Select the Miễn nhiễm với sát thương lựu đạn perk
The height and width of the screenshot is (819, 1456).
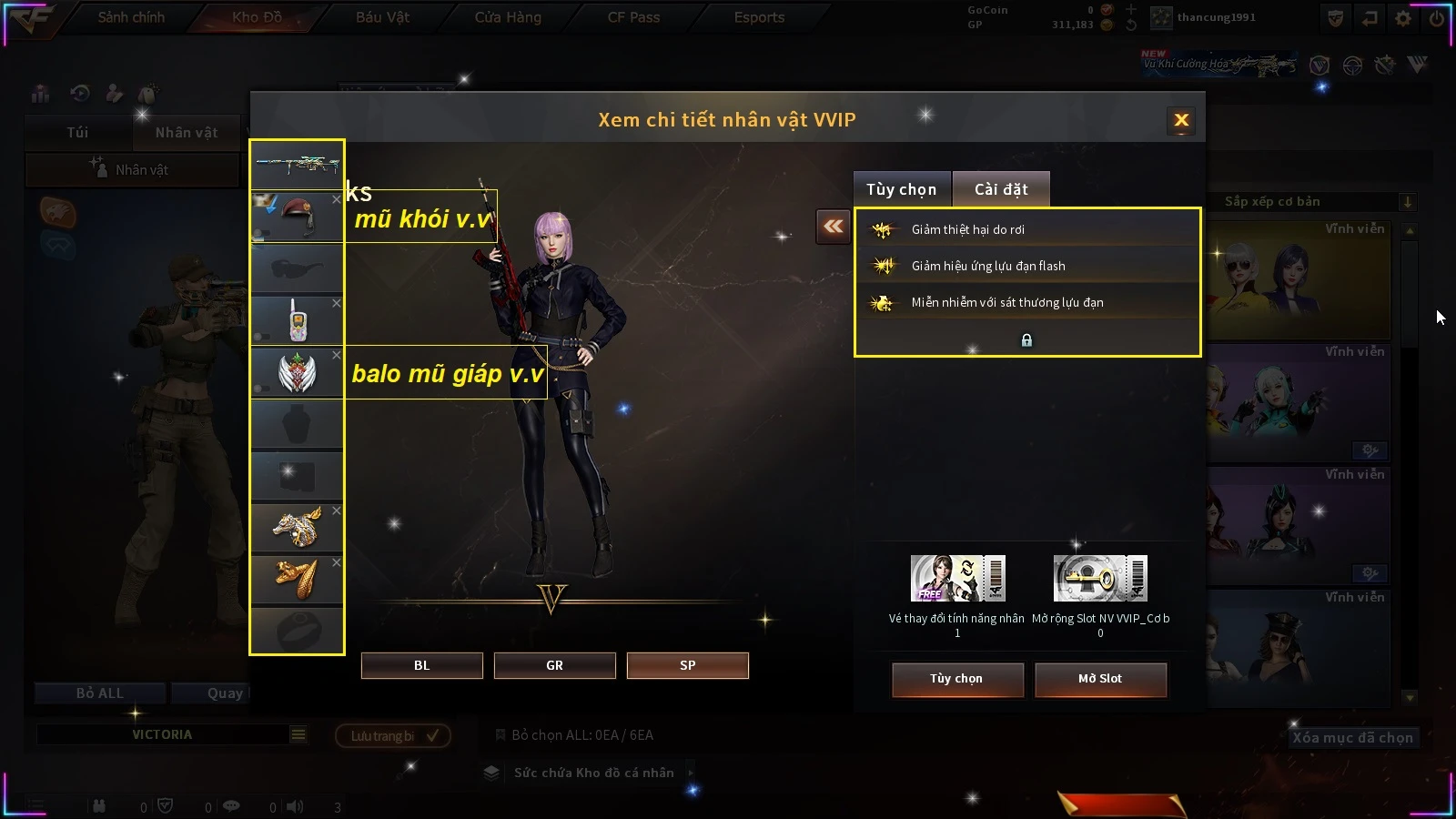(x=1026, y=302)
